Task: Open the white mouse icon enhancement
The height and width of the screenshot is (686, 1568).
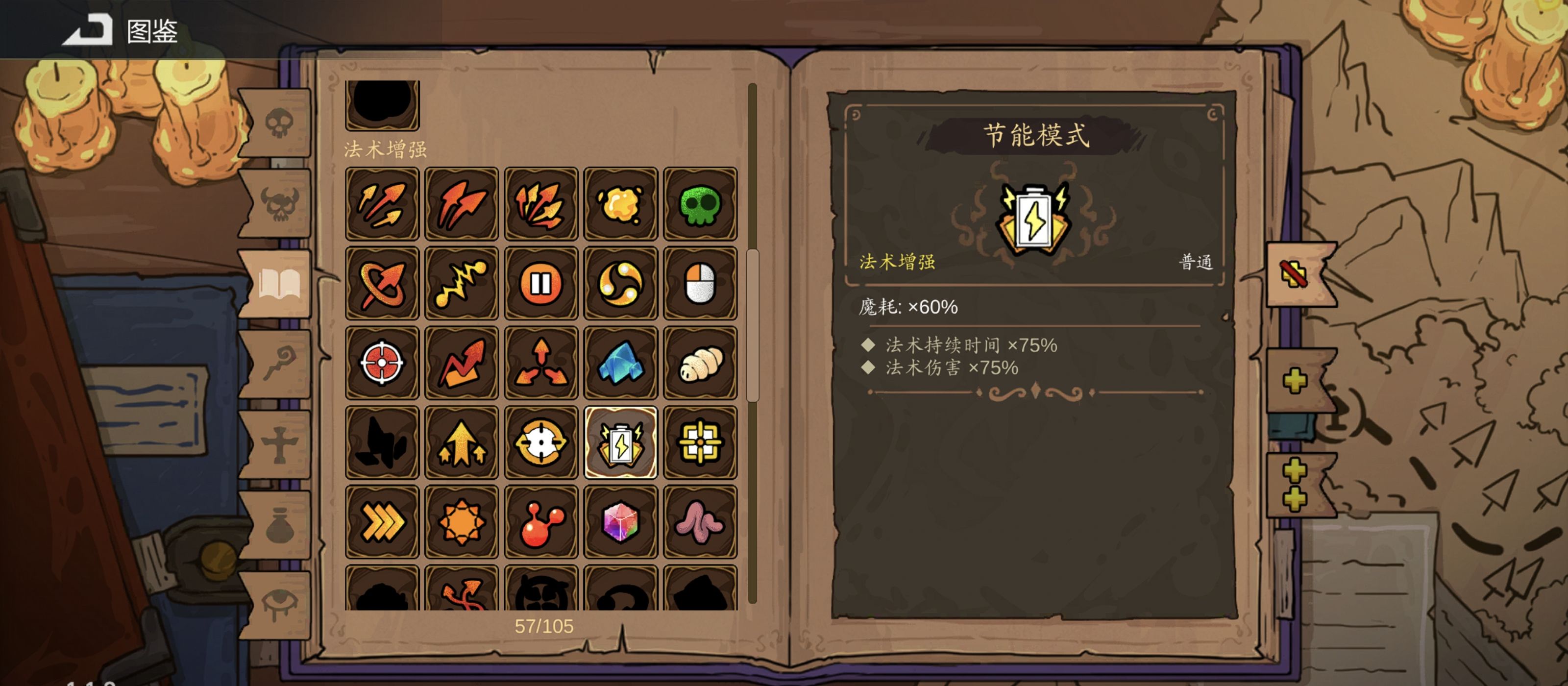Action: pyautogui.click(x=701, y=283)
